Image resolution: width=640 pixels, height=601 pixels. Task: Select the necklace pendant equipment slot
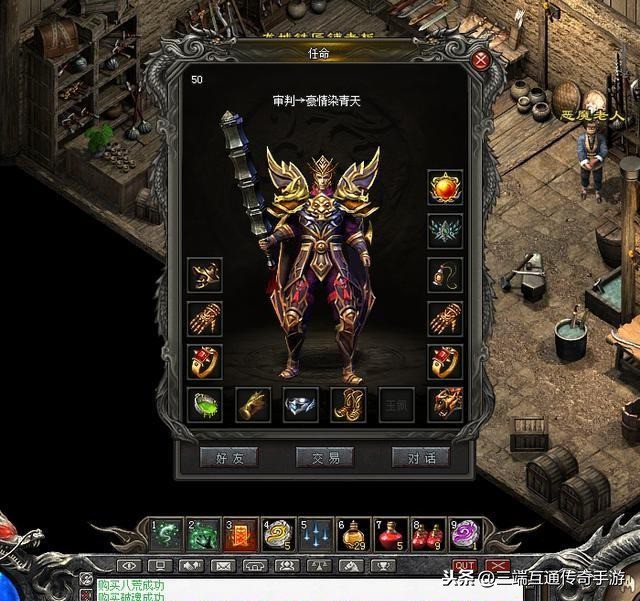tap(445, 275)
